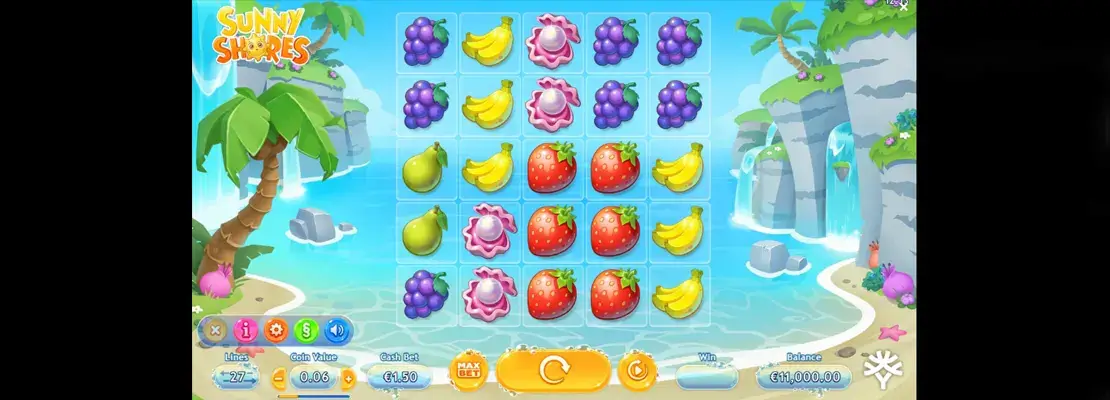Decrease the coin value with the minus button
This screenshot has width=1110, height=400.
[x=279, y=378]
